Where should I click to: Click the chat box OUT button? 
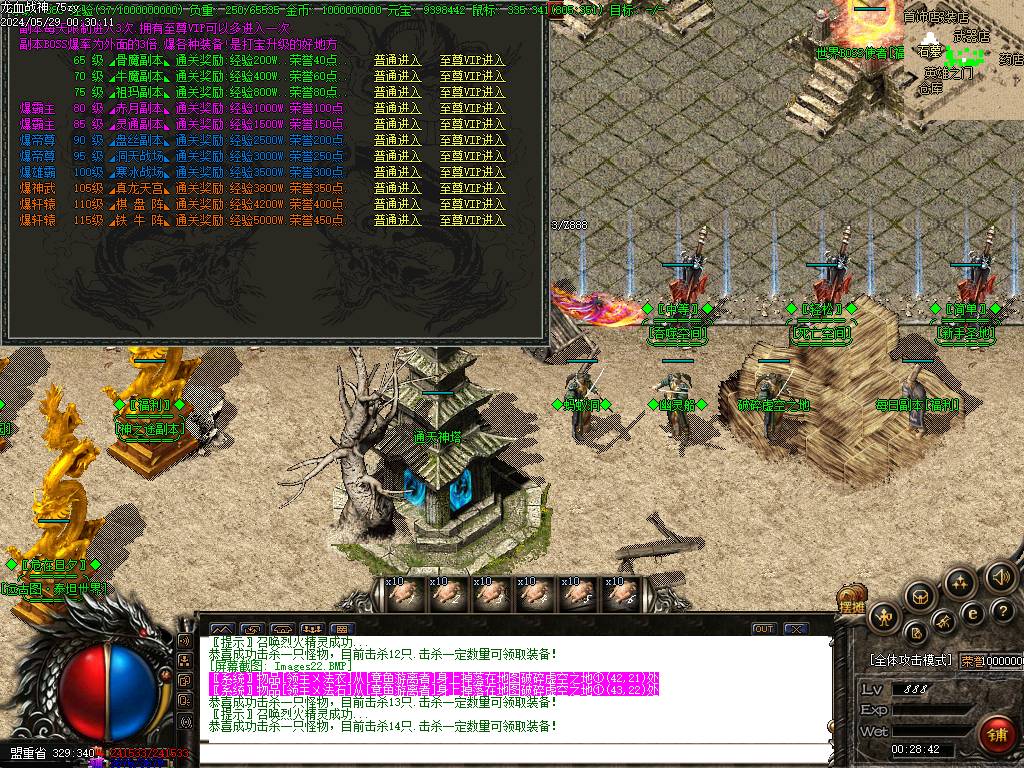pos(764,629)
